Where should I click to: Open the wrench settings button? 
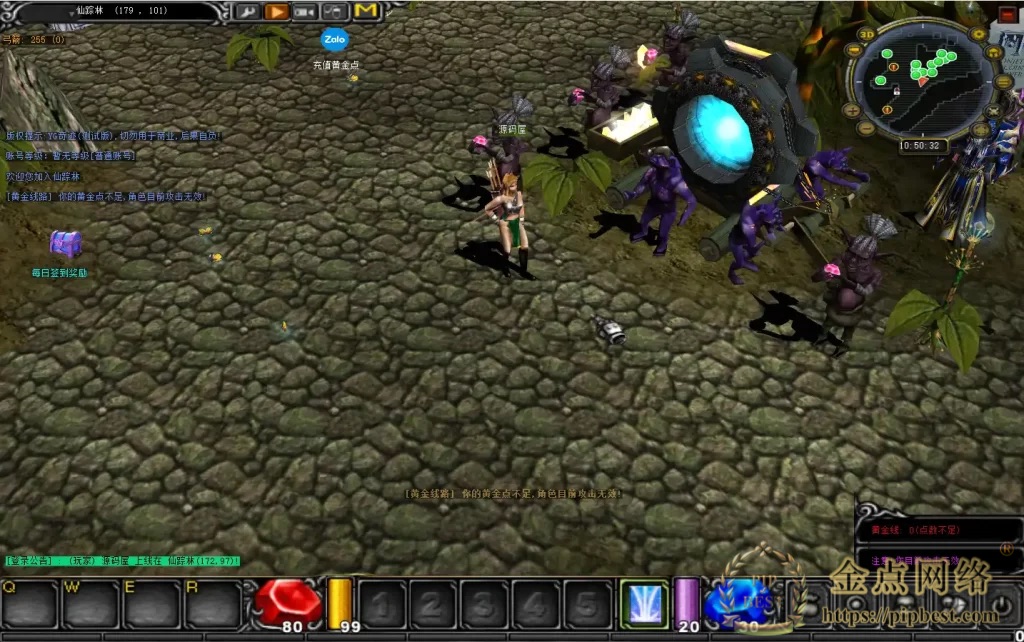247,12
